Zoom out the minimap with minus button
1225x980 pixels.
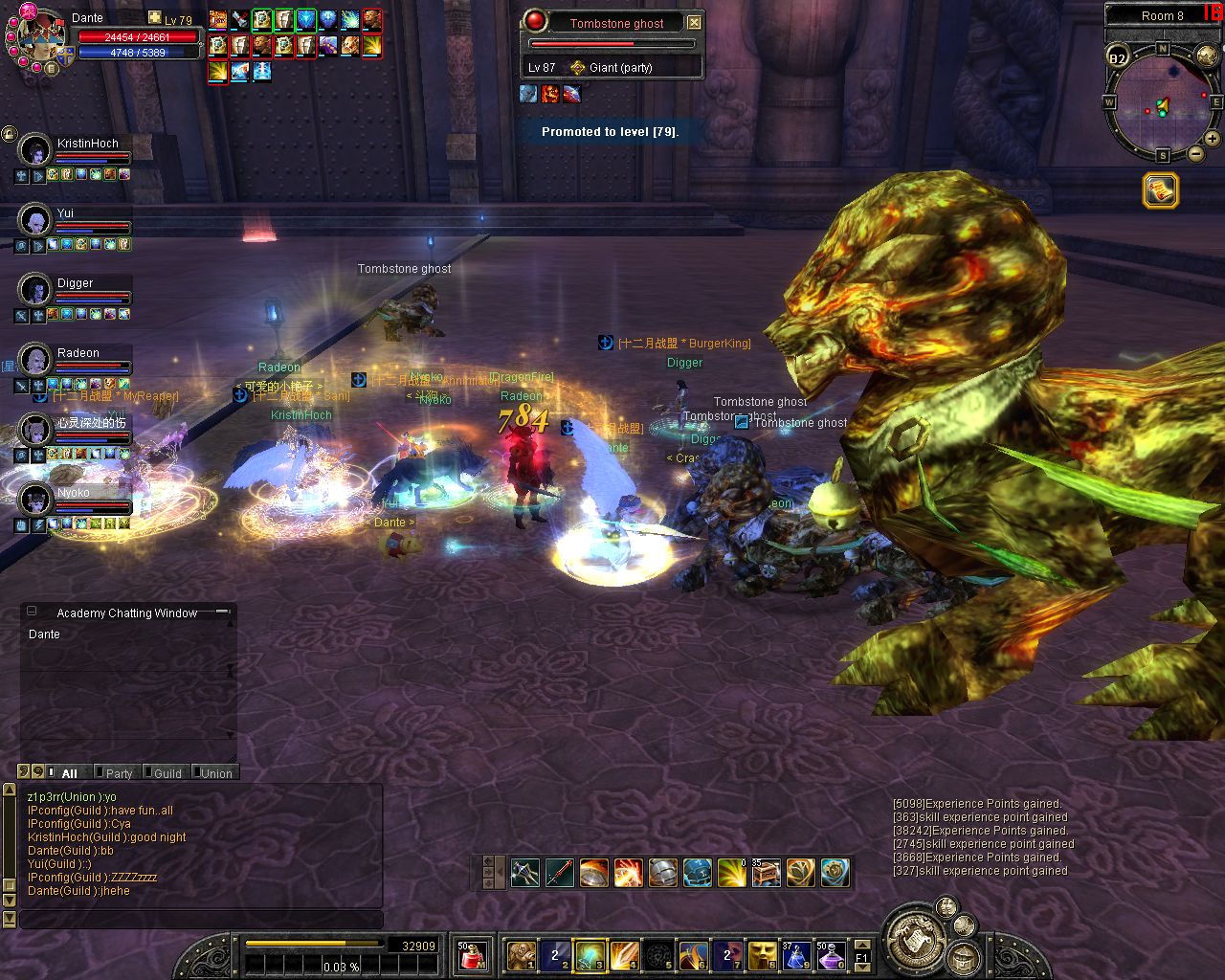point(1195,153)
